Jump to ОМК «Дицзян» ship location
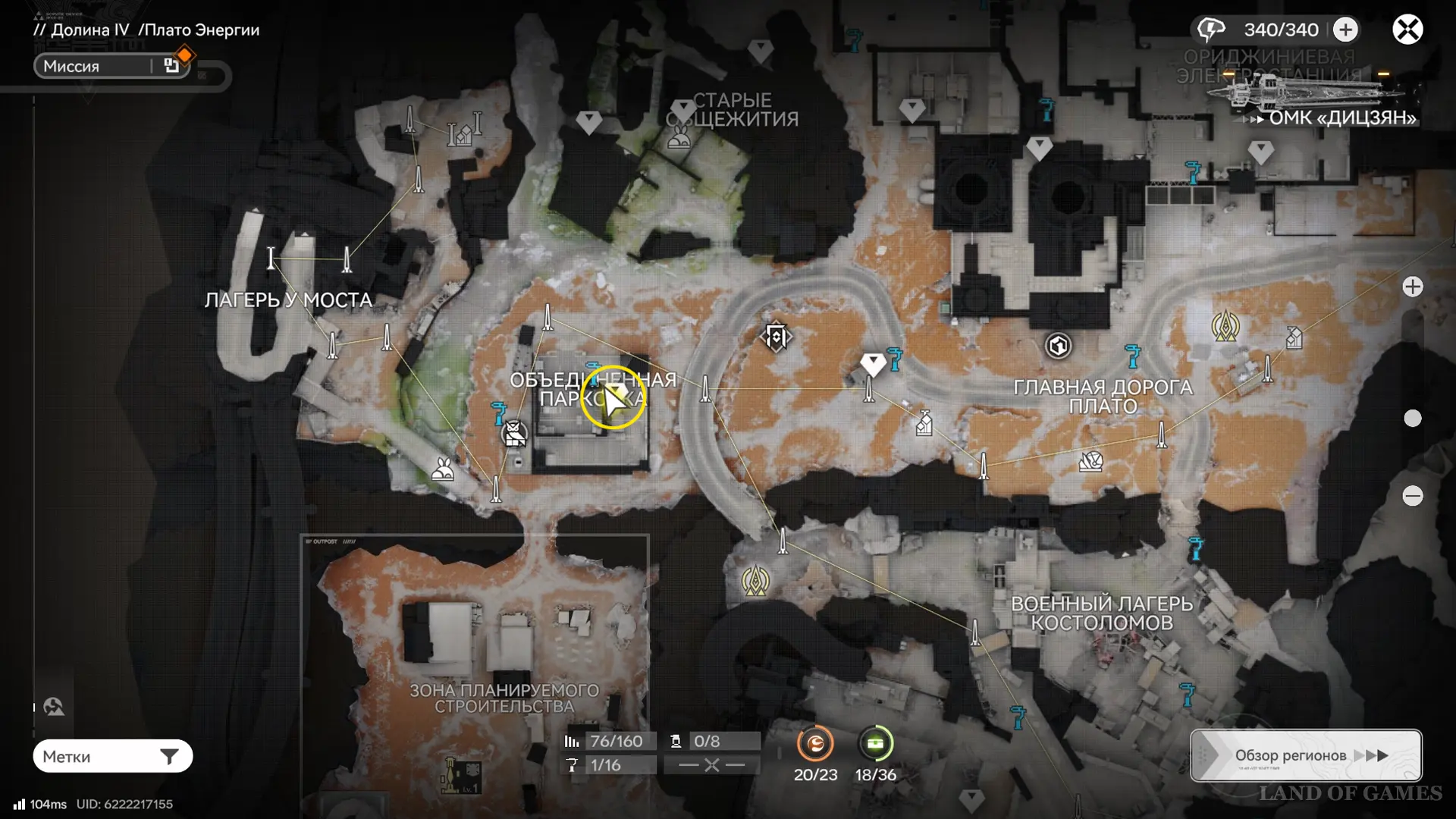 point(1341,118)
